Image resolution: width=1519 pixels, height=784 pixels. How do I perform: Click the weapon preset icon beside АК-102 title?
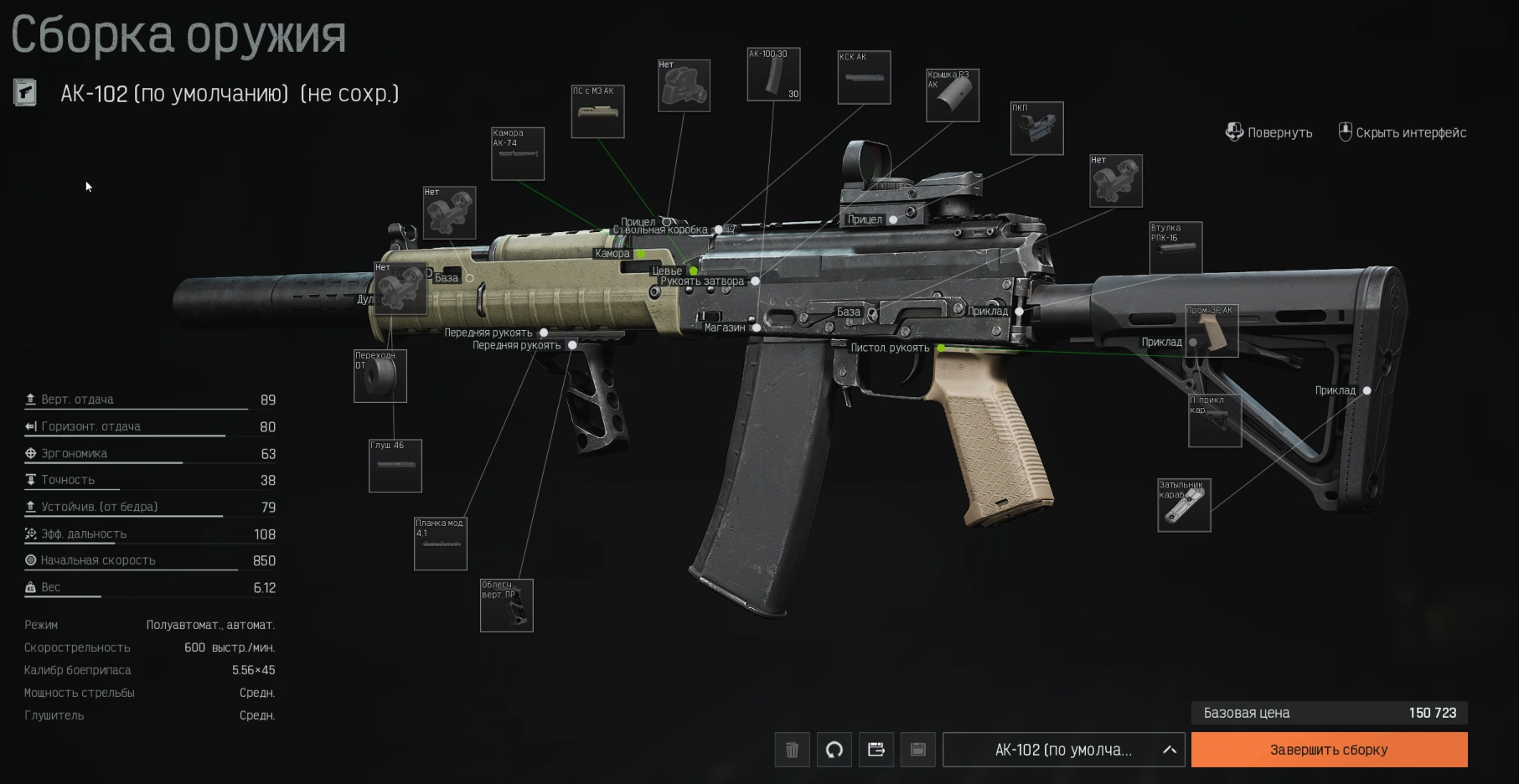click(x=25, y=92)
